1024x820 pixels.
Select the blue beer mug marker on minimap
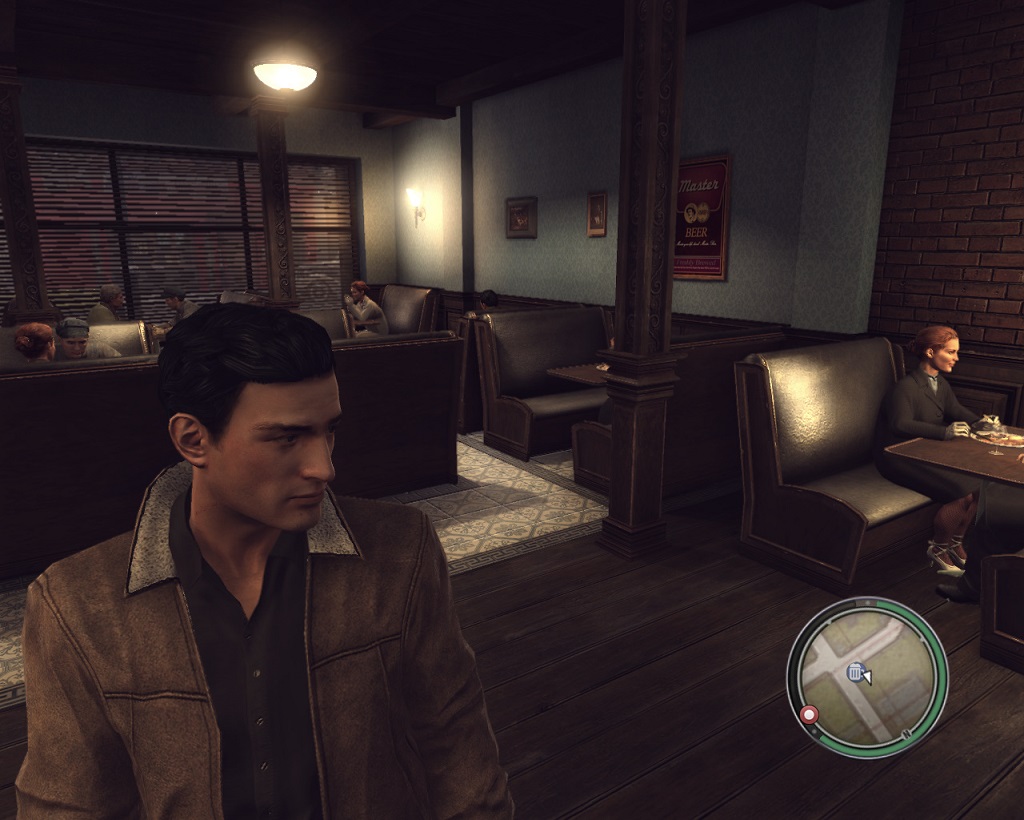click(855, 672)
